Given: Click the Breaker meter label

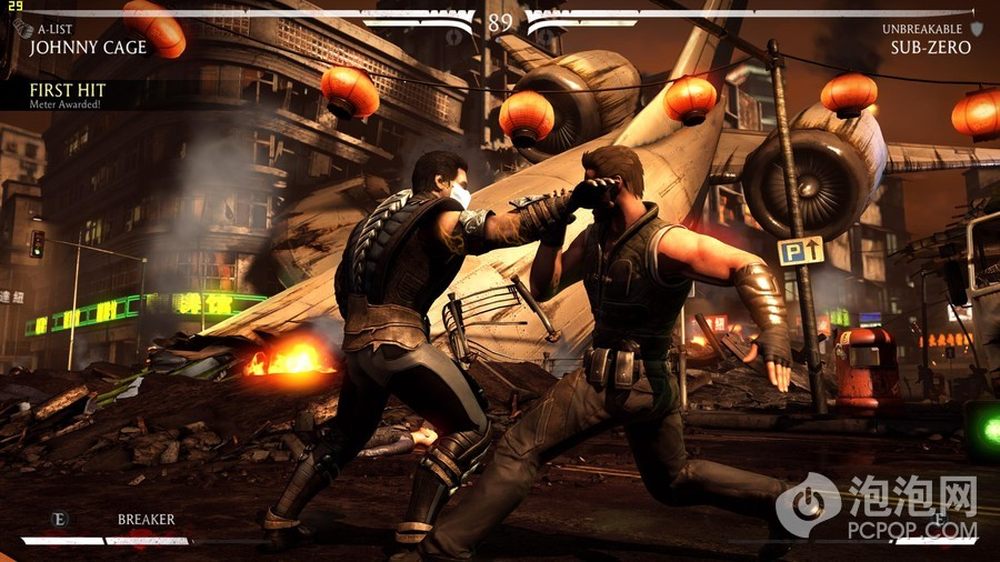Looking at the screenshot, I should (146, 519).
